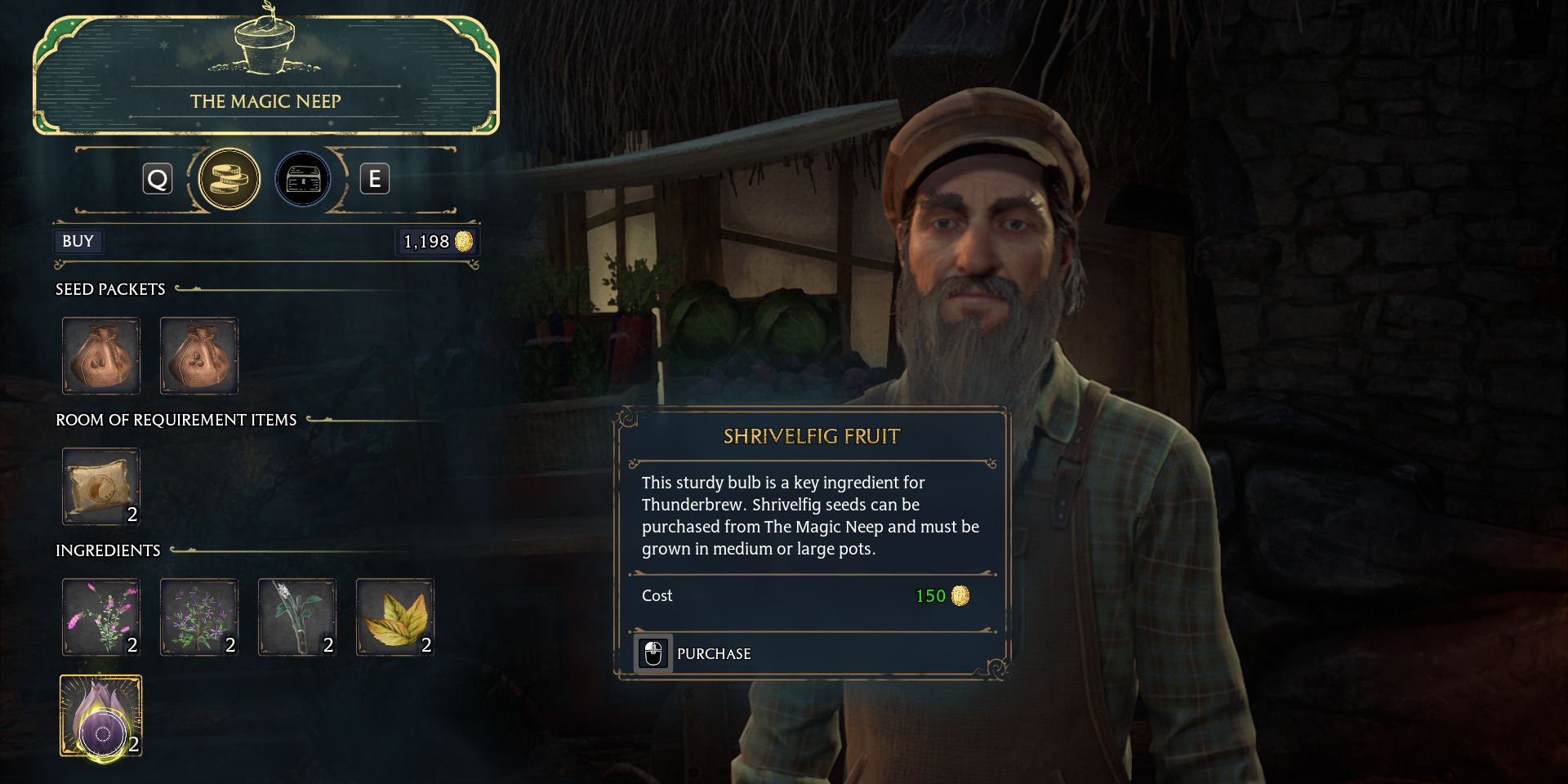Click the E key tab indicator
Screen dimensions: 1568x784
[375, 179]
